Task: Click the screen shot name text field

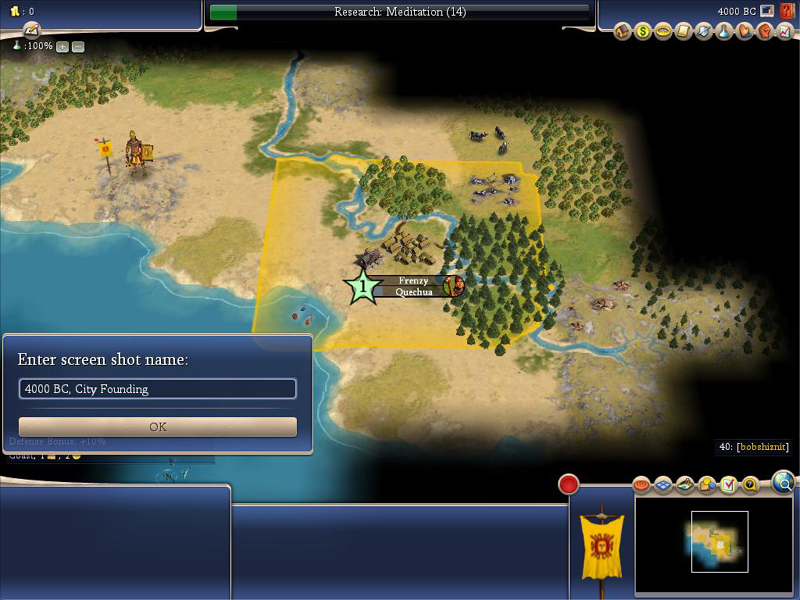Action: pyautogui.click(x=158, y=389)
